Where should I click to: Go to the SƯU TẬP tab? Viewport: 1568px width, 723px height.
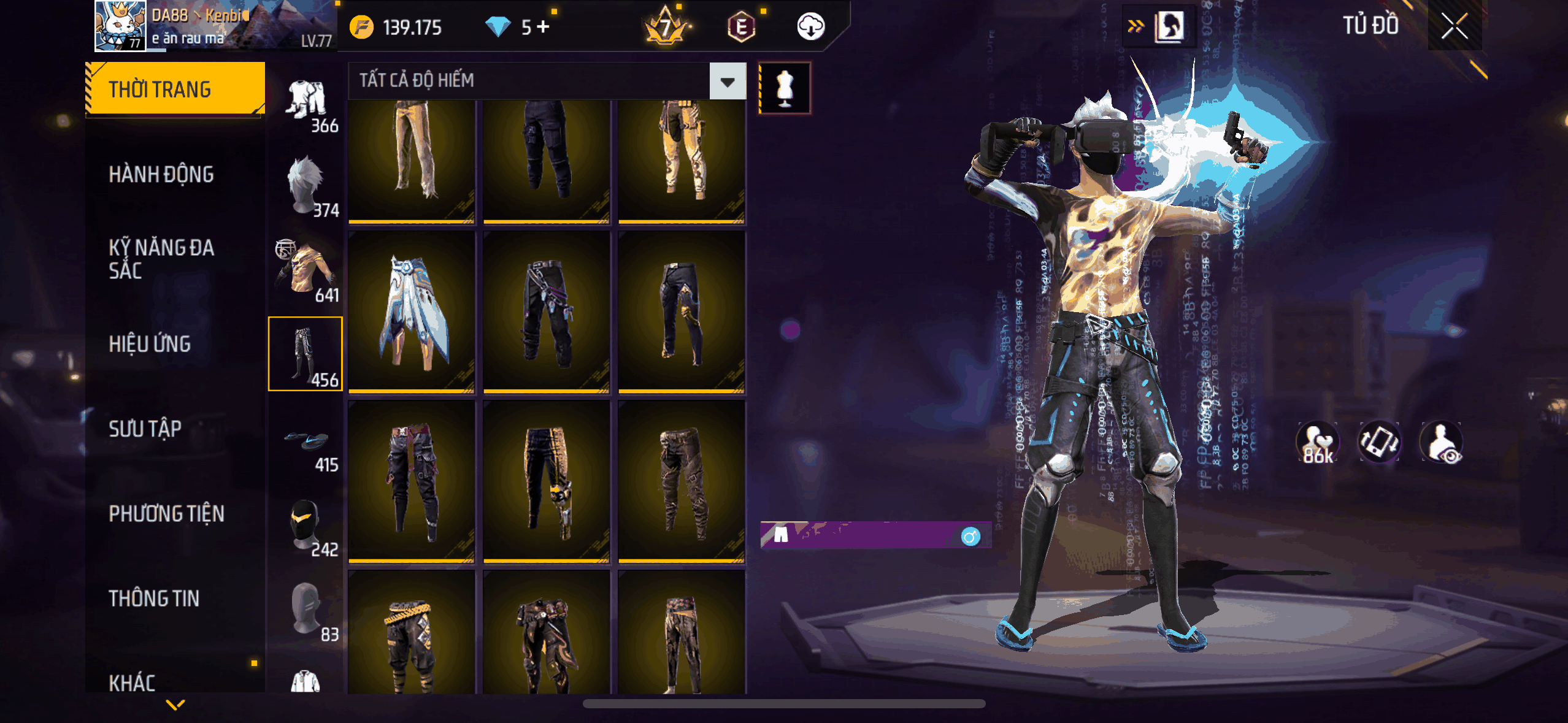[145, 429]
